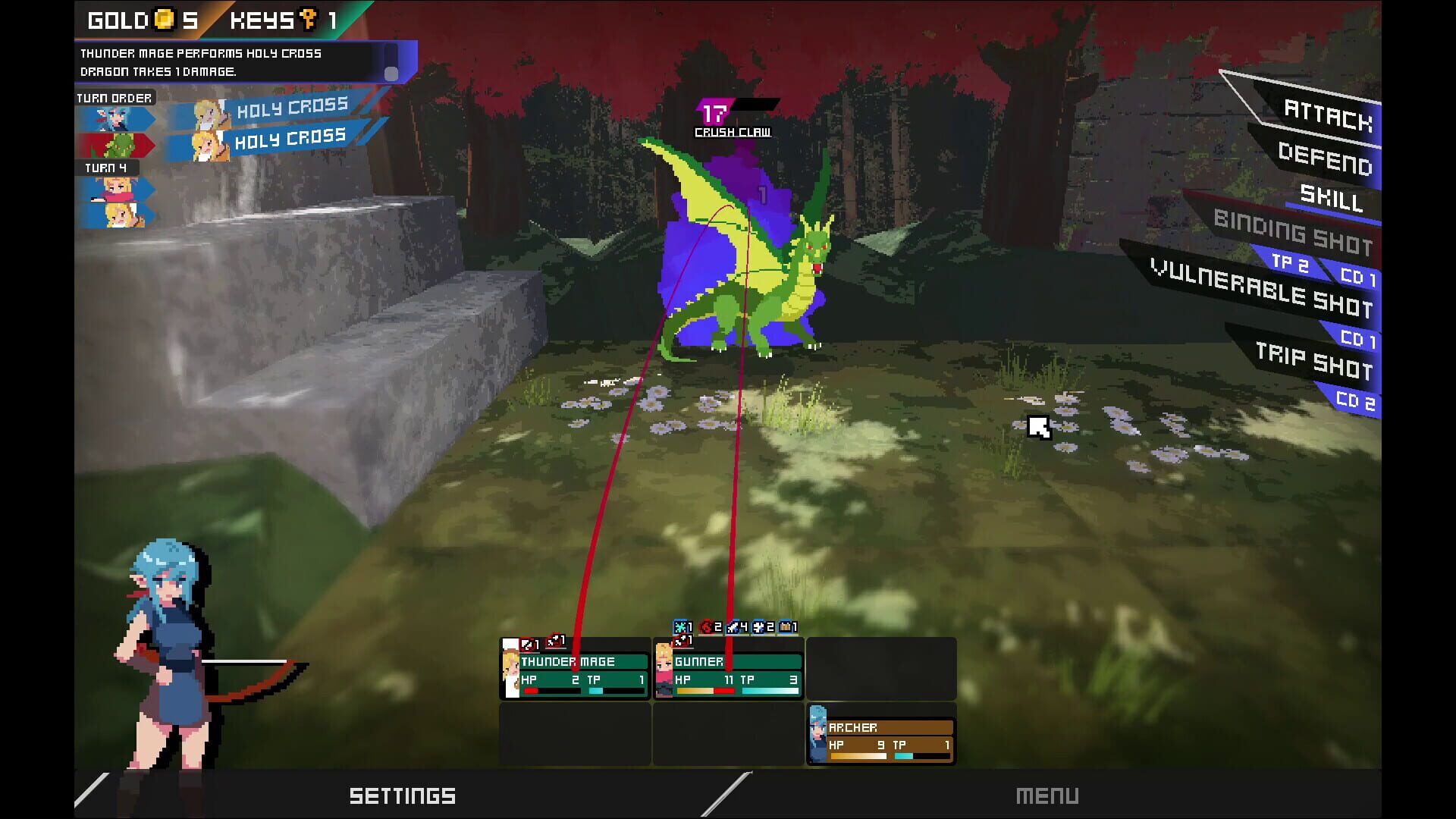Viewport: 1456px width, 819px height.
Task: Click the red burn status icon on Gunner
Action: (x=705, y=627)
